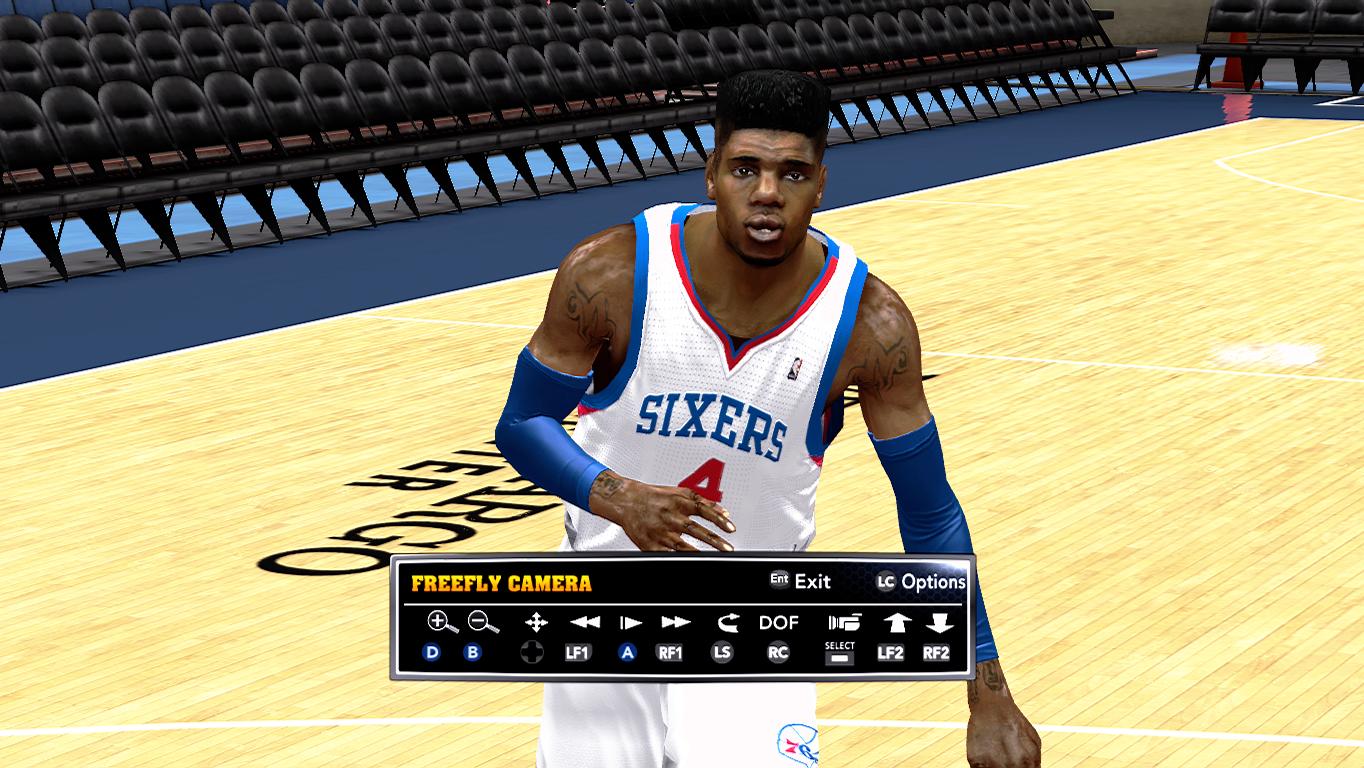Raise the camera with the up arrow icon

tap(895, 622)
